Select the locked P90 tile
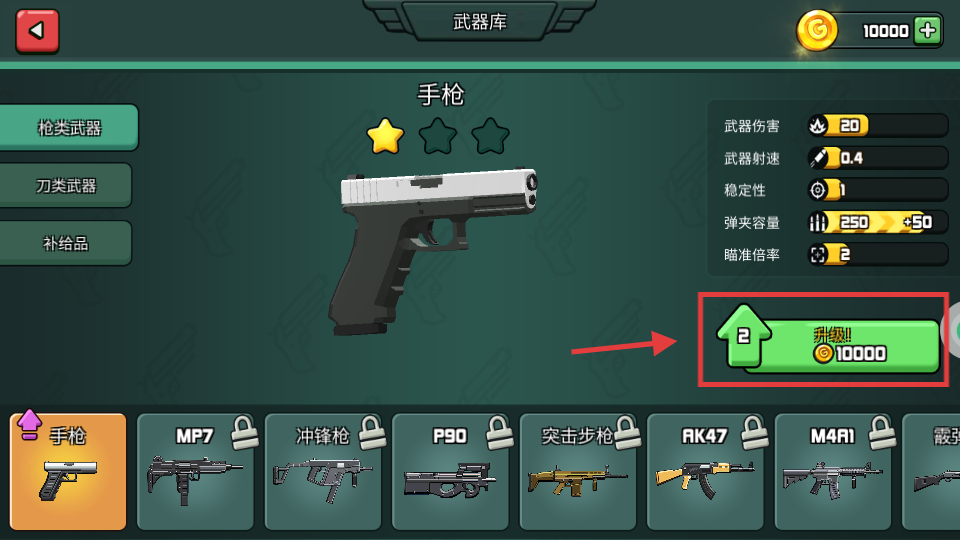This screenshot has height=540, width=960. pos(451,471)
